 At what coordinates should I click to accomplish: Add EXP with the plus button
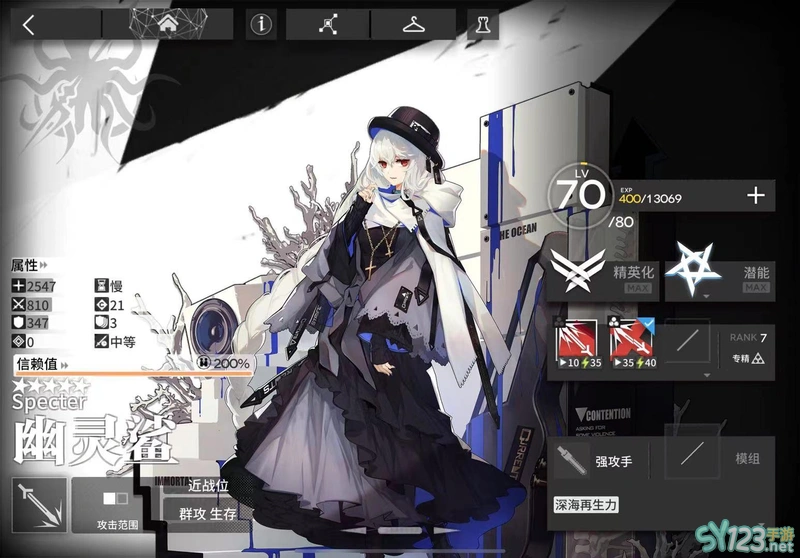(x=756, y=196)
